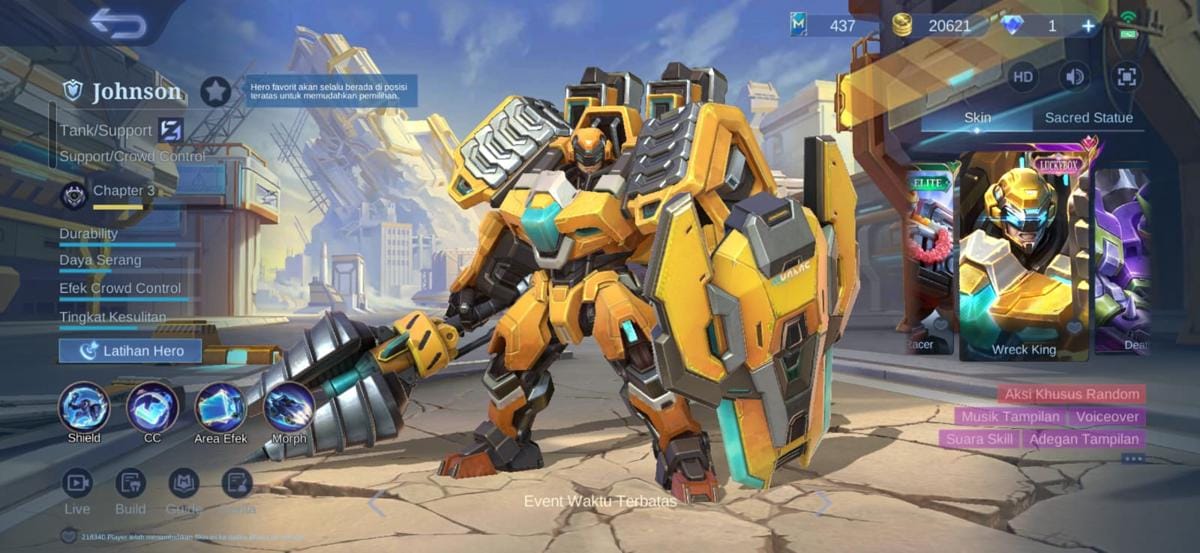Add diamonds with the plus button

pyautogui.click(x=1088, y=26)
